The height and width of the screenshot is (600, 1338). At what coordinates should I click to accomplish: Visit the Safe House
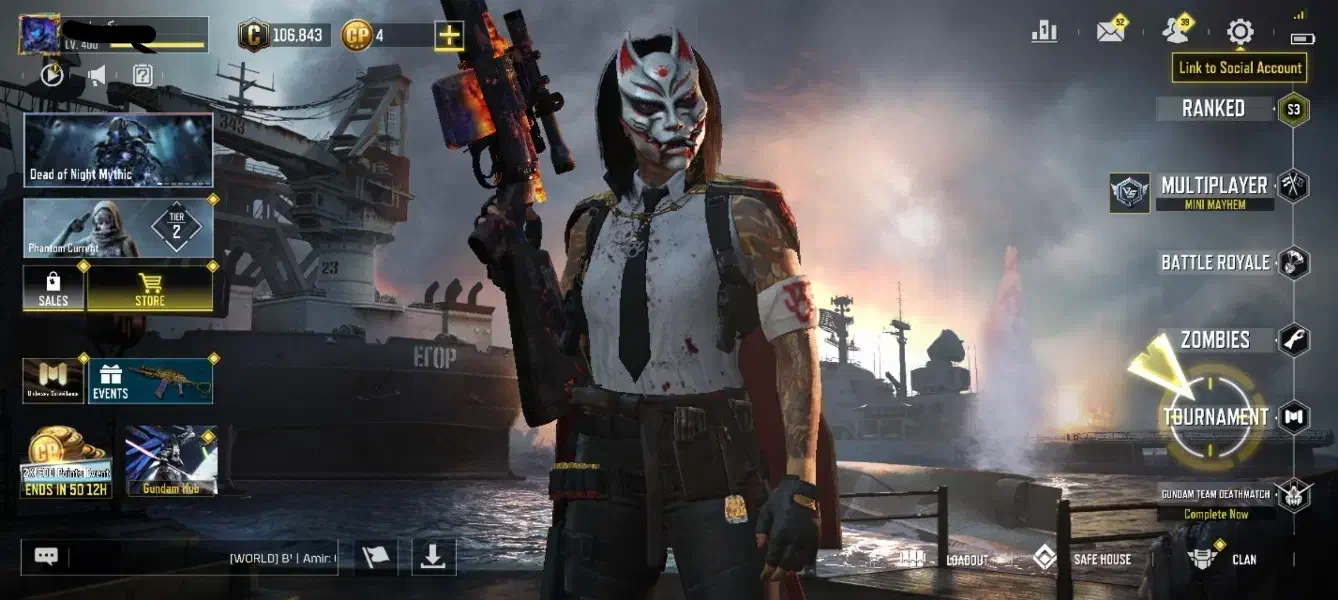coord(1083,559)
